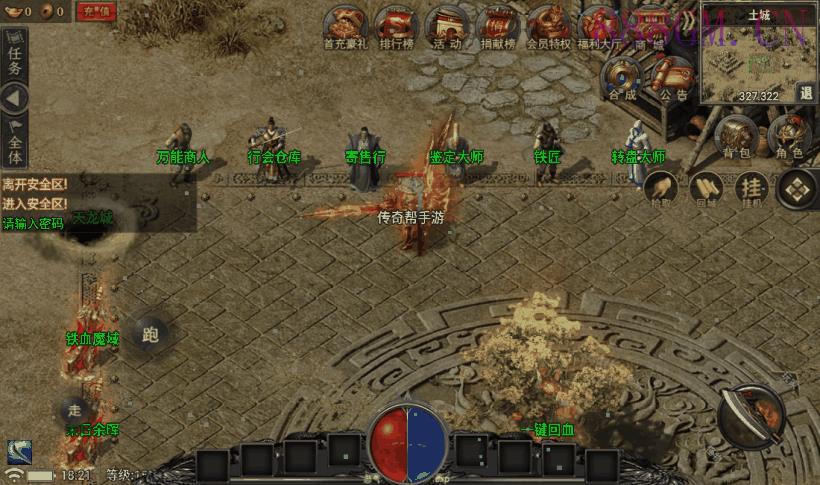Toggle 挂机 auto-battle mode
This screenshot has width=820, height=485.
point(752,187)
